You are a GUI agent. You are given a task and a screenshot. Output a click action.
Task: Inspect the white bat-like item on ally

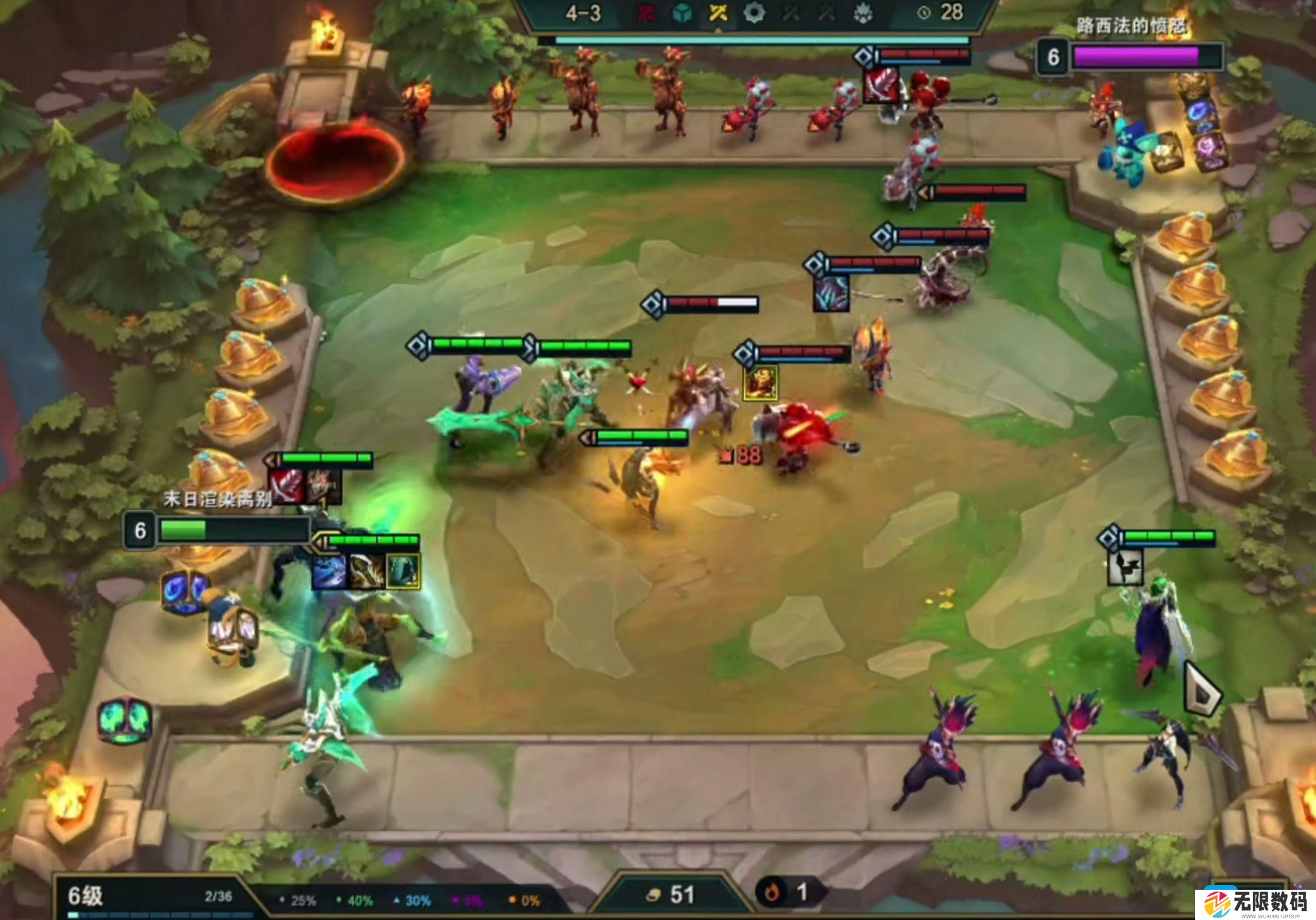(x=1125, y=567)
